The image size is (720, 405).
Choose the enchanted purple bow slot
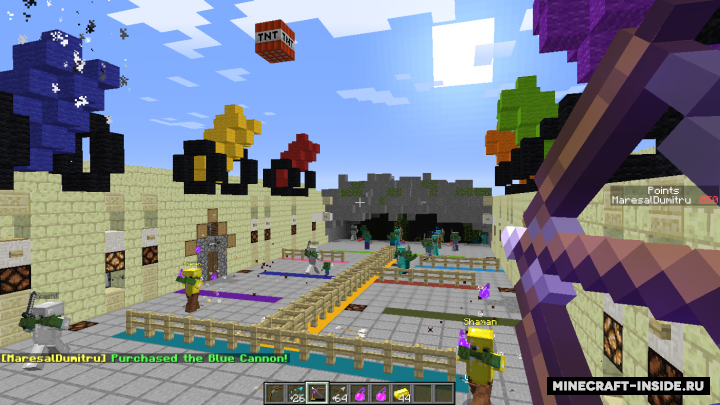pos(317,392)
